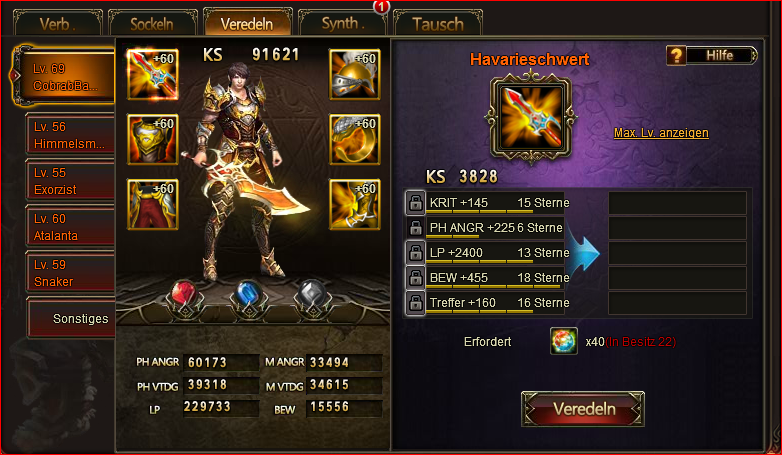Click the Max. Lv. anzeigen link

tap(661, 133)
